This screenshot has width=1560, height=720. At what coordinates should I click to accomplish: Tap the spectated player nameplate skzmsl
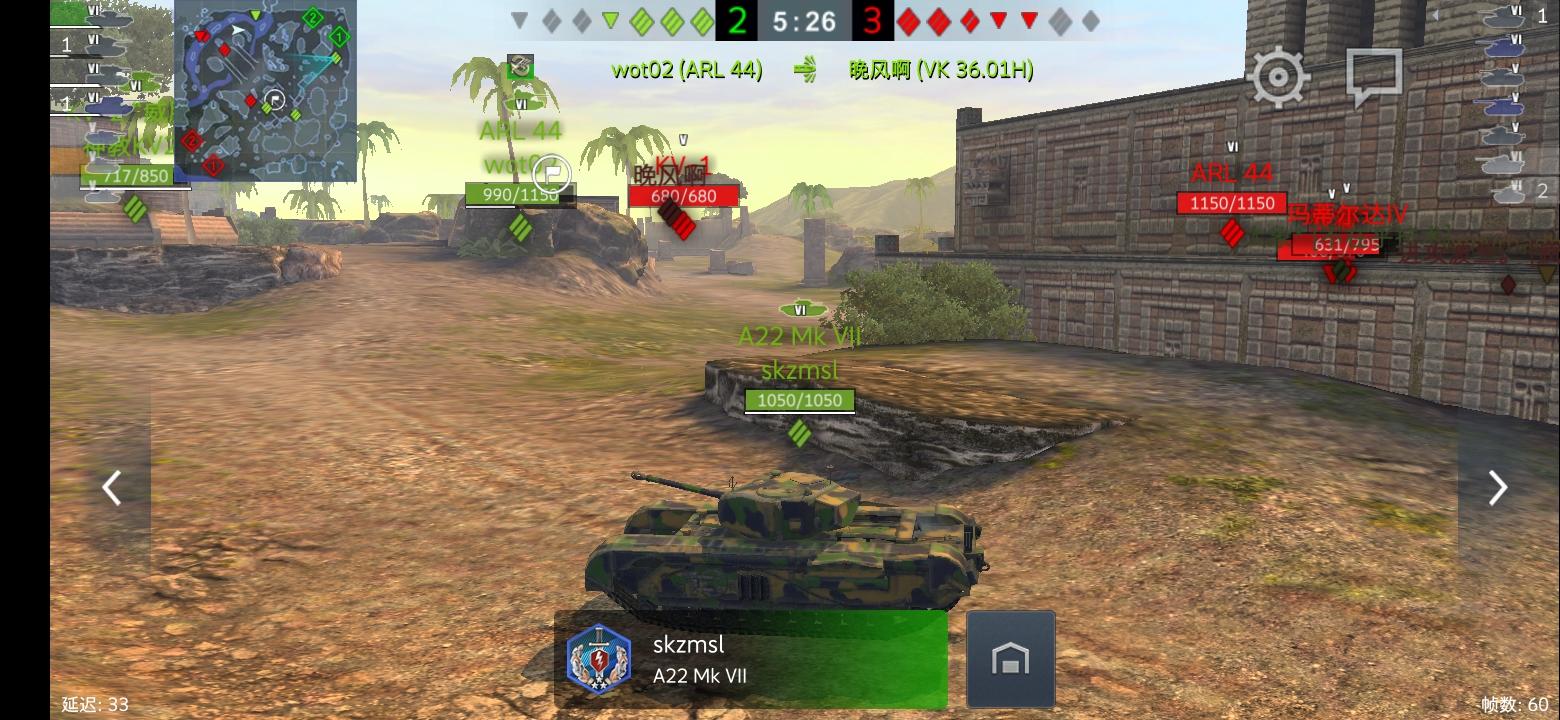tap(689, 645)
